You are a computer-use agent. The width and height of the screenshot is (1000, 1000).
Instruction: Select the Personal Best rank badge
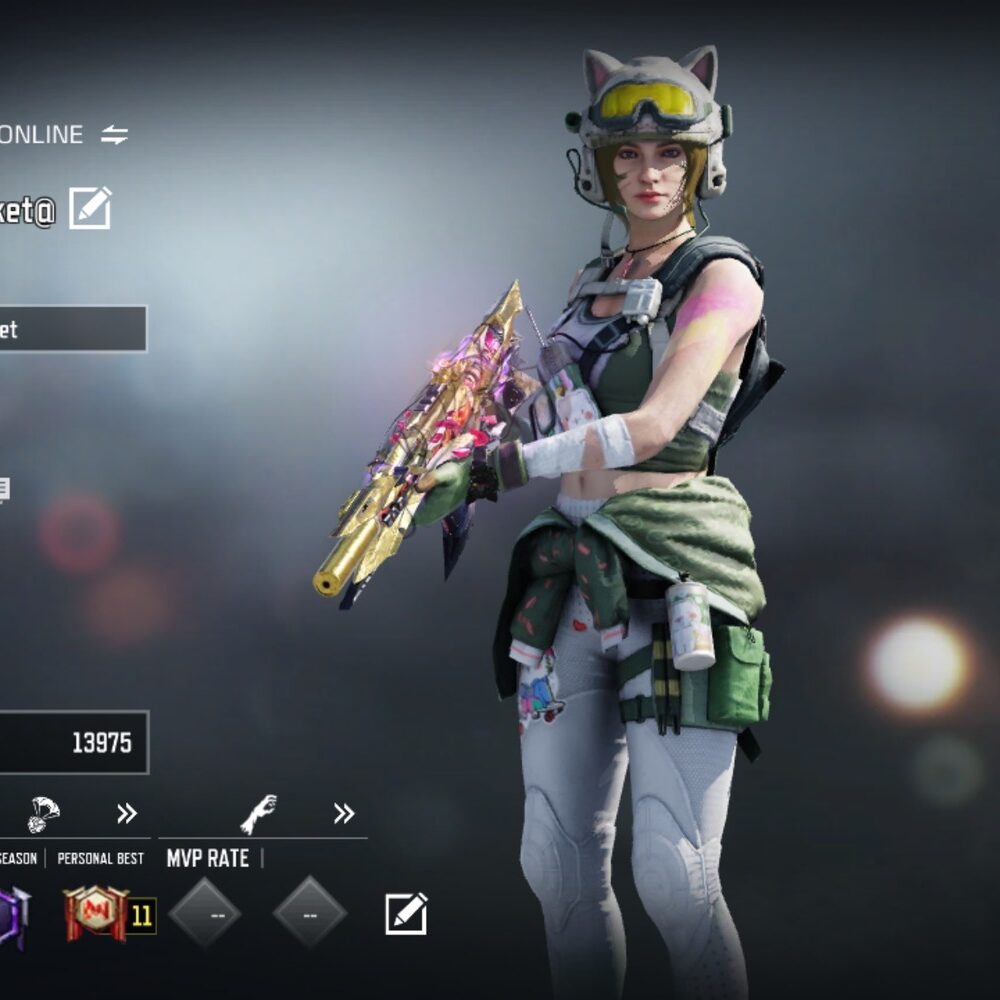click(x=97, y=913)
